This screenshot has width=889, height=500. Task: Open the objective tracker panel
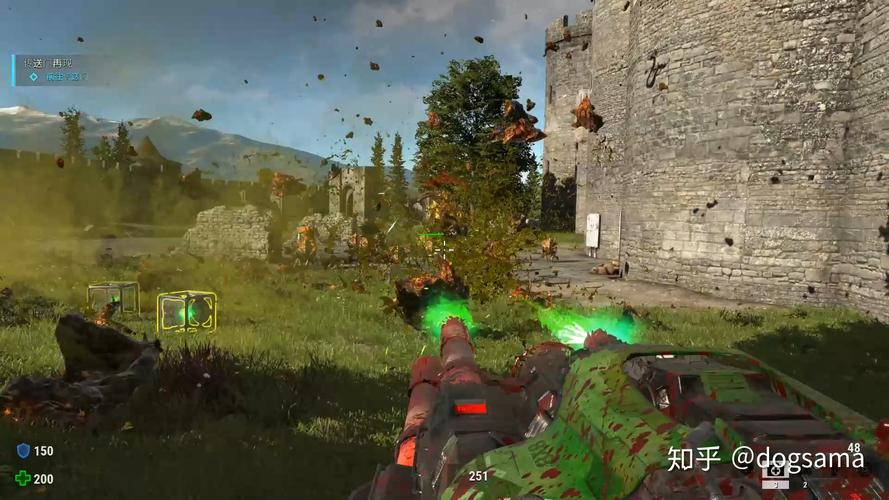(52, 69)
